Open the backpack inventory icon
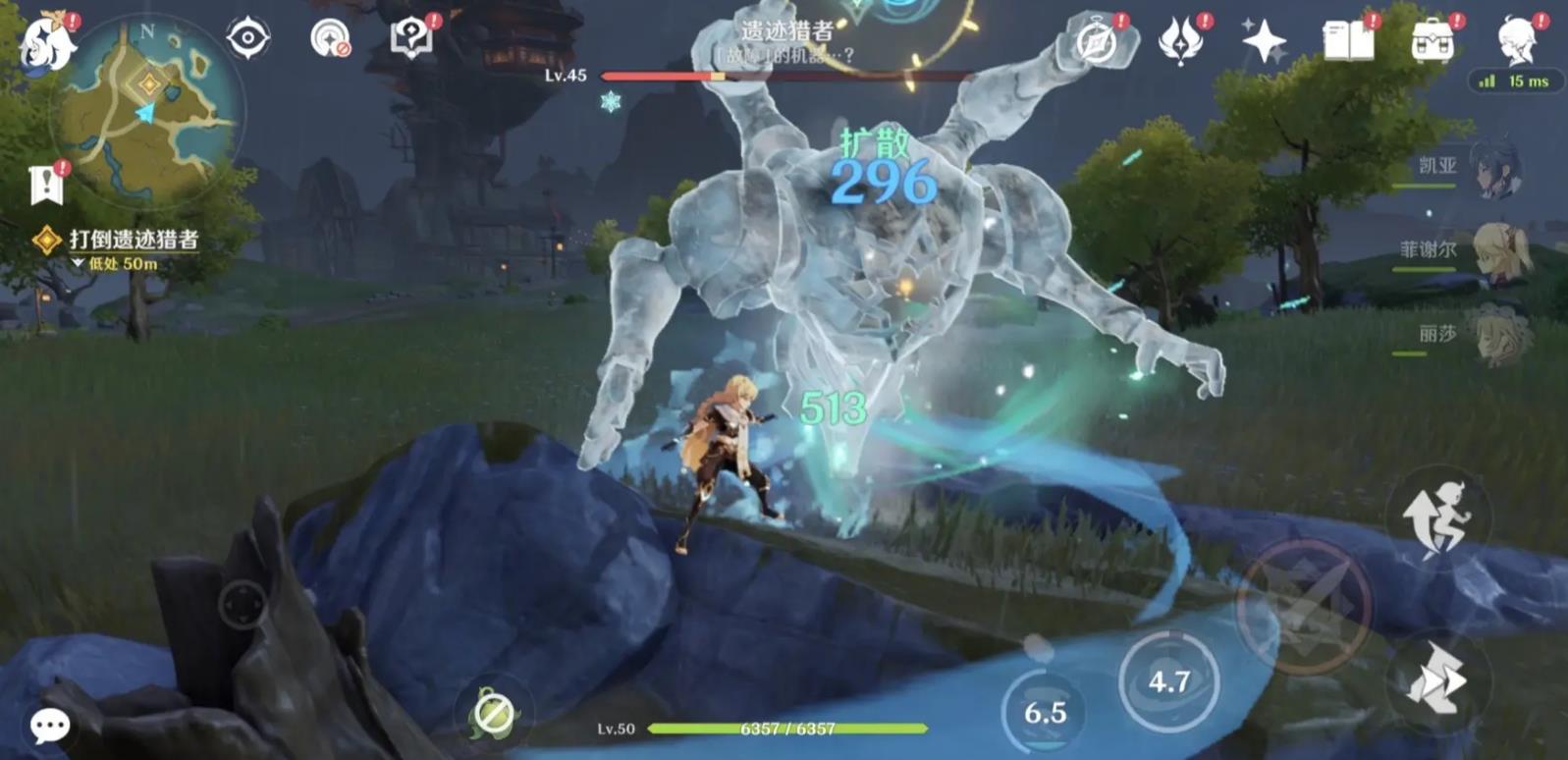Screen dimensions: 1568x760 (1432, 41)
